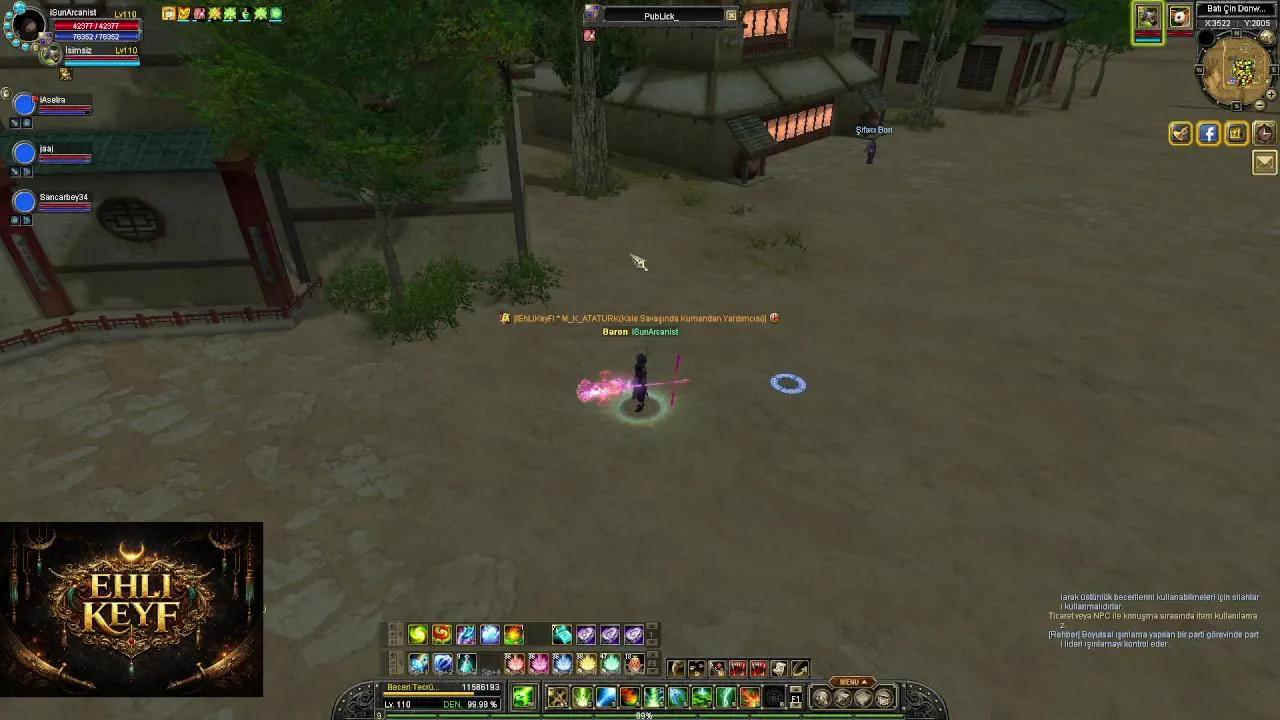Click the brush icon above the Facebook icon
Viewport: 1280px width, 720px height.
1180,133
